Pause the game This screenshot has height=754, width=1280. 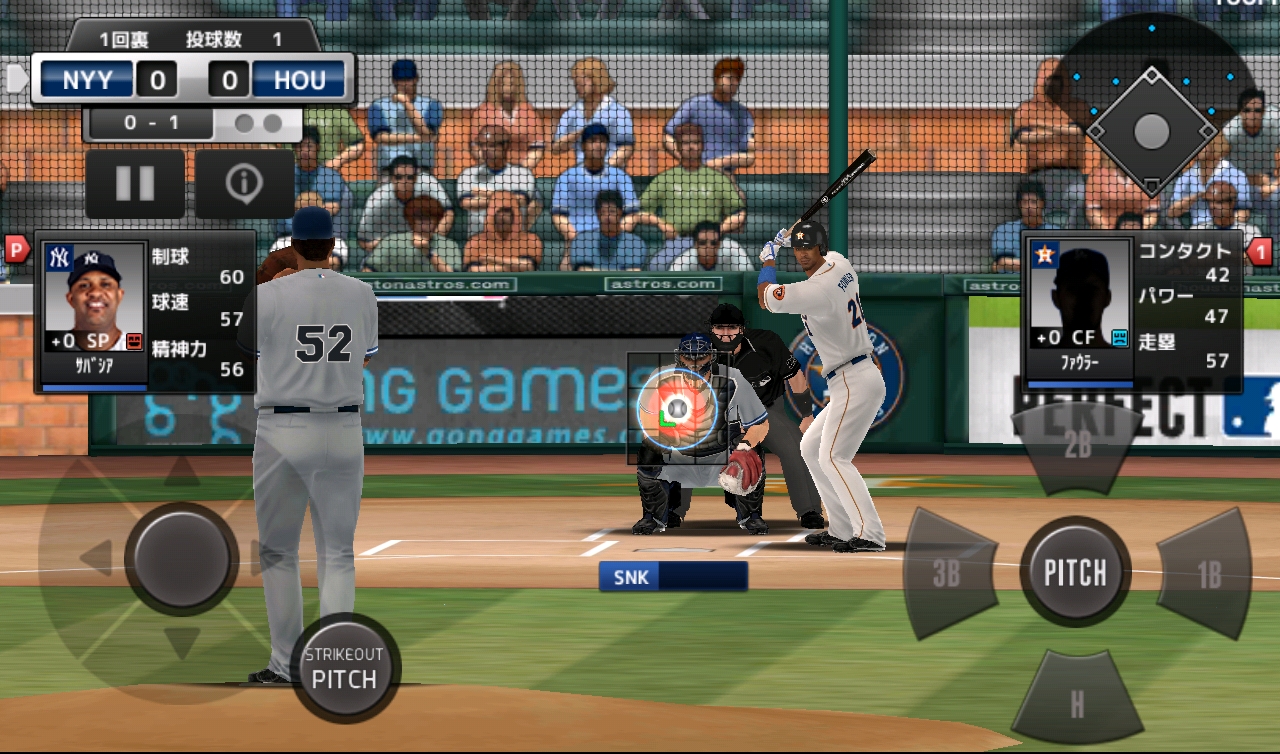tap(135, 184)
